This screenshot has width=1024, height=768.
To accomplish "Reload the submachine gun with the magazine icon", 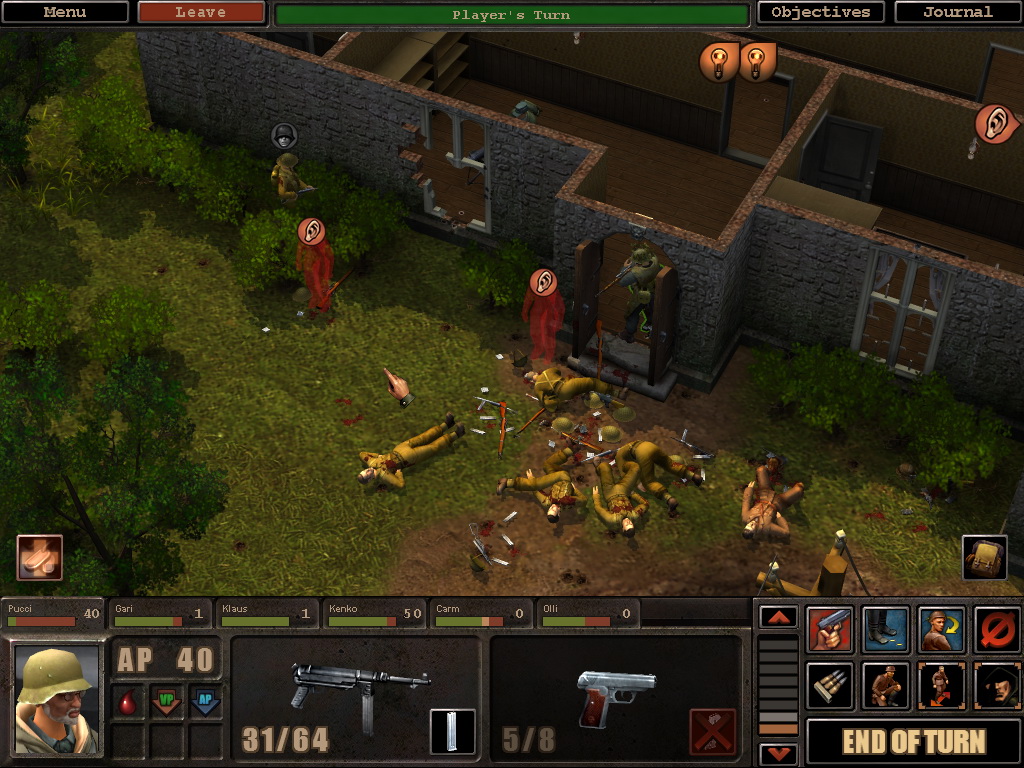I will tap(452, 731).
